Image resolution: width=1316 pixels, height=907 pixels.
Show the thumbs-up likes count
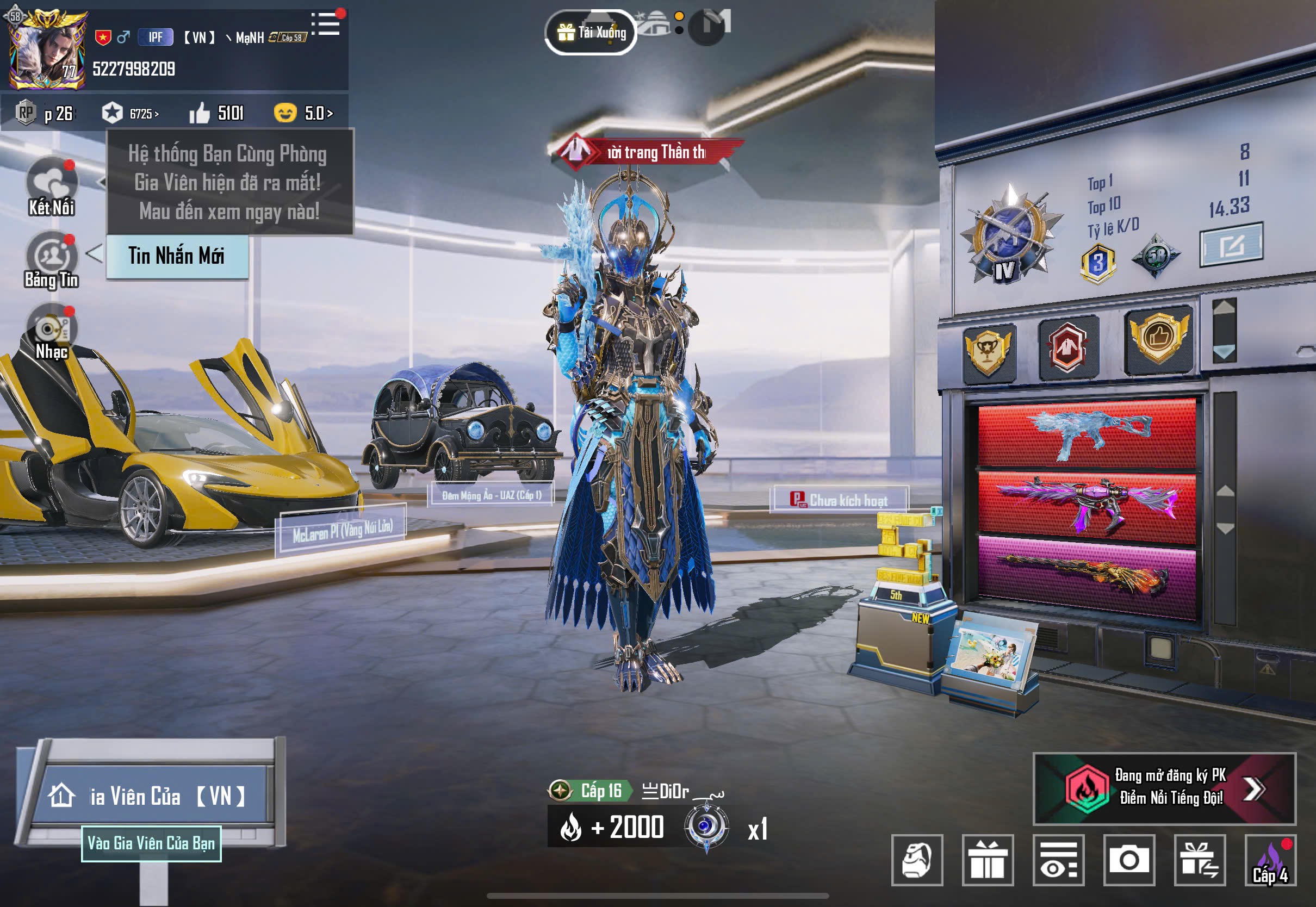point(216,113)
